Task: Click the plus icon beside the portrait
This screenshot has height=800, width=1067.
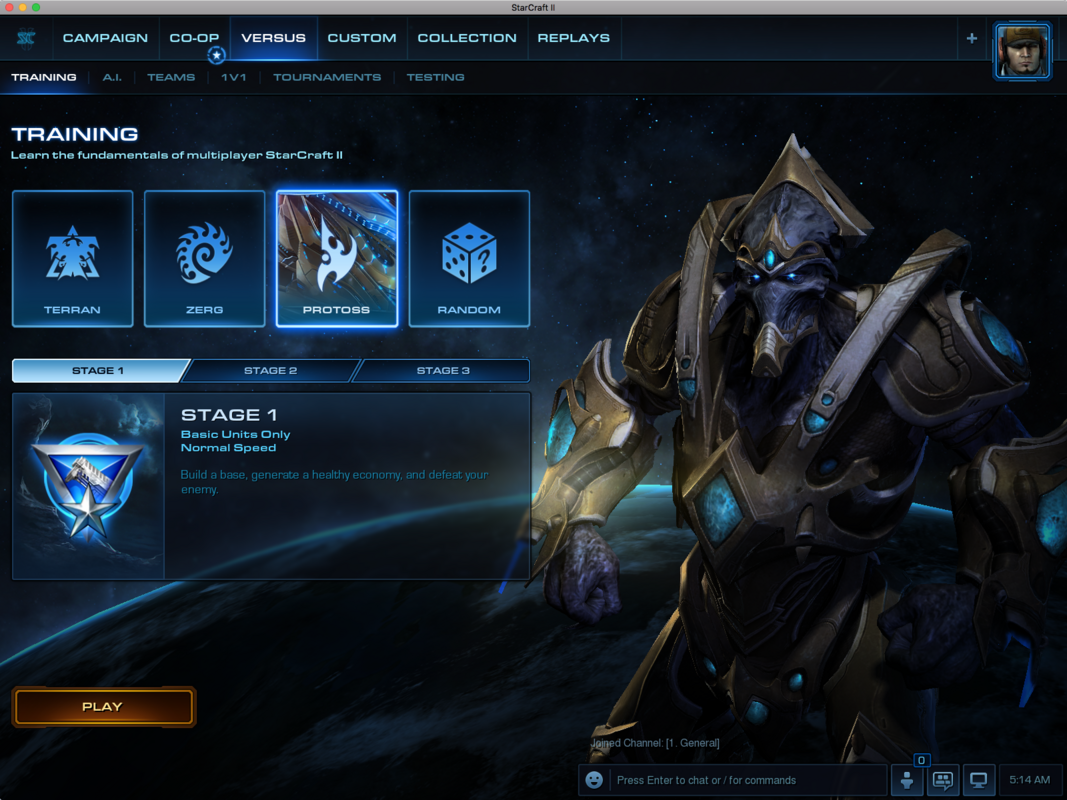Action: [x=971, y=39]
